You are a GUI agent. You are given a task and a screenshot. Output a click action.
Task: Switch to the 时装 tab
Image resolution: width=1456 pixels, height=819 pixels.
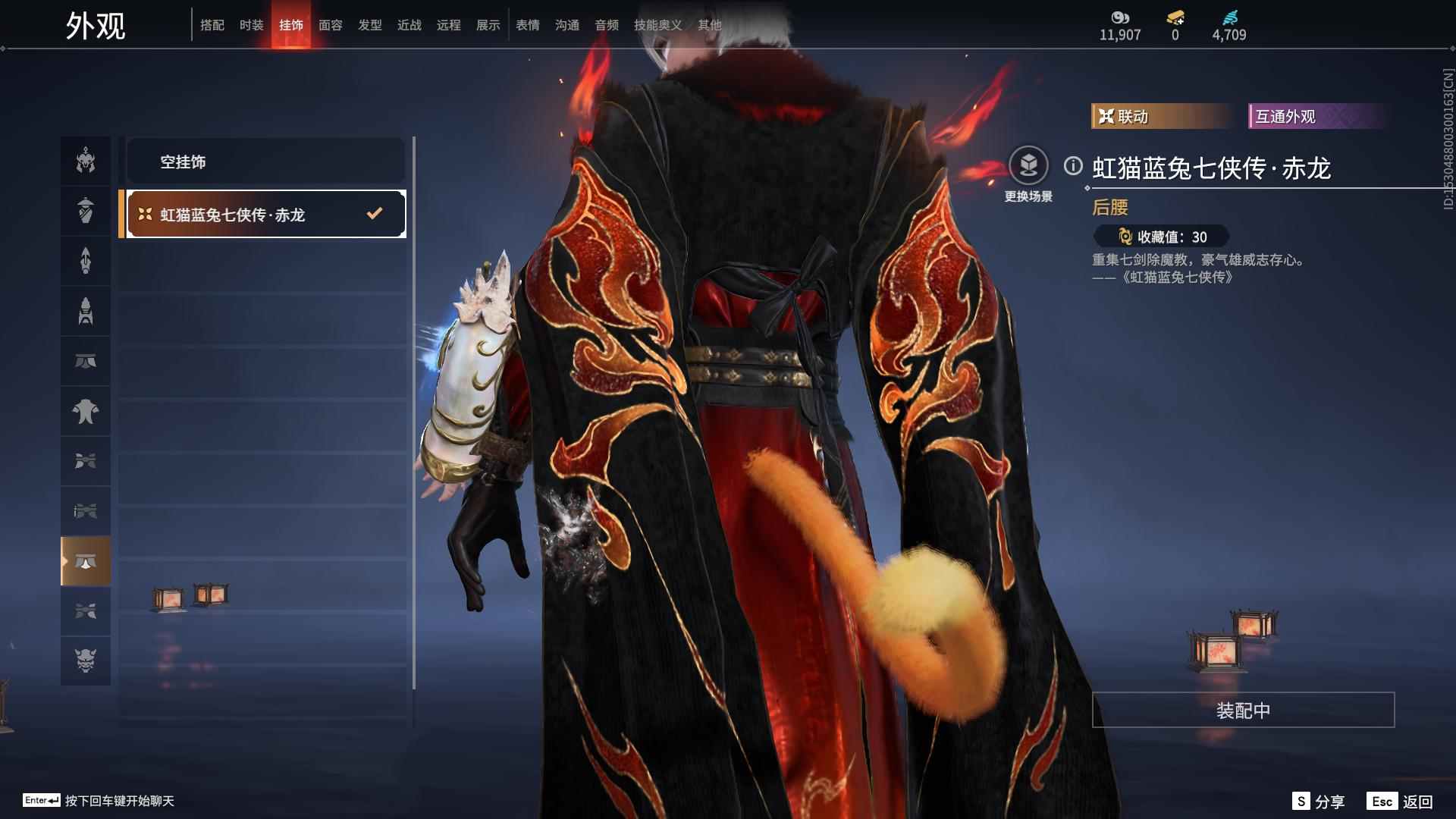tap(251, 24)
